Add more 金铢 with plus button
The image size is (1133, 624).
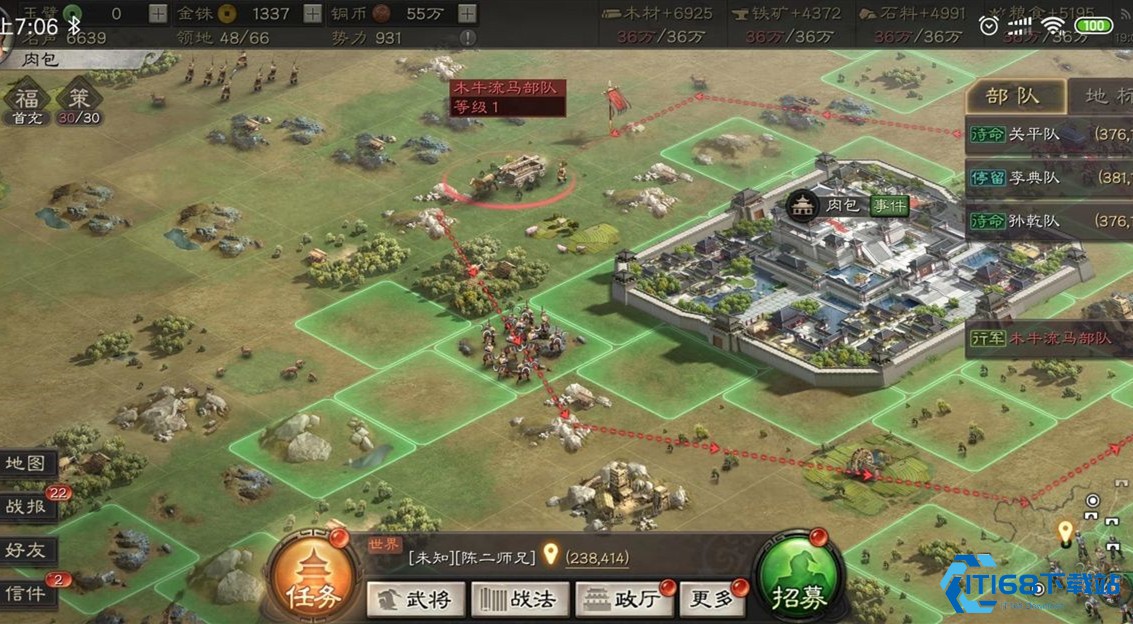(313, 13)
